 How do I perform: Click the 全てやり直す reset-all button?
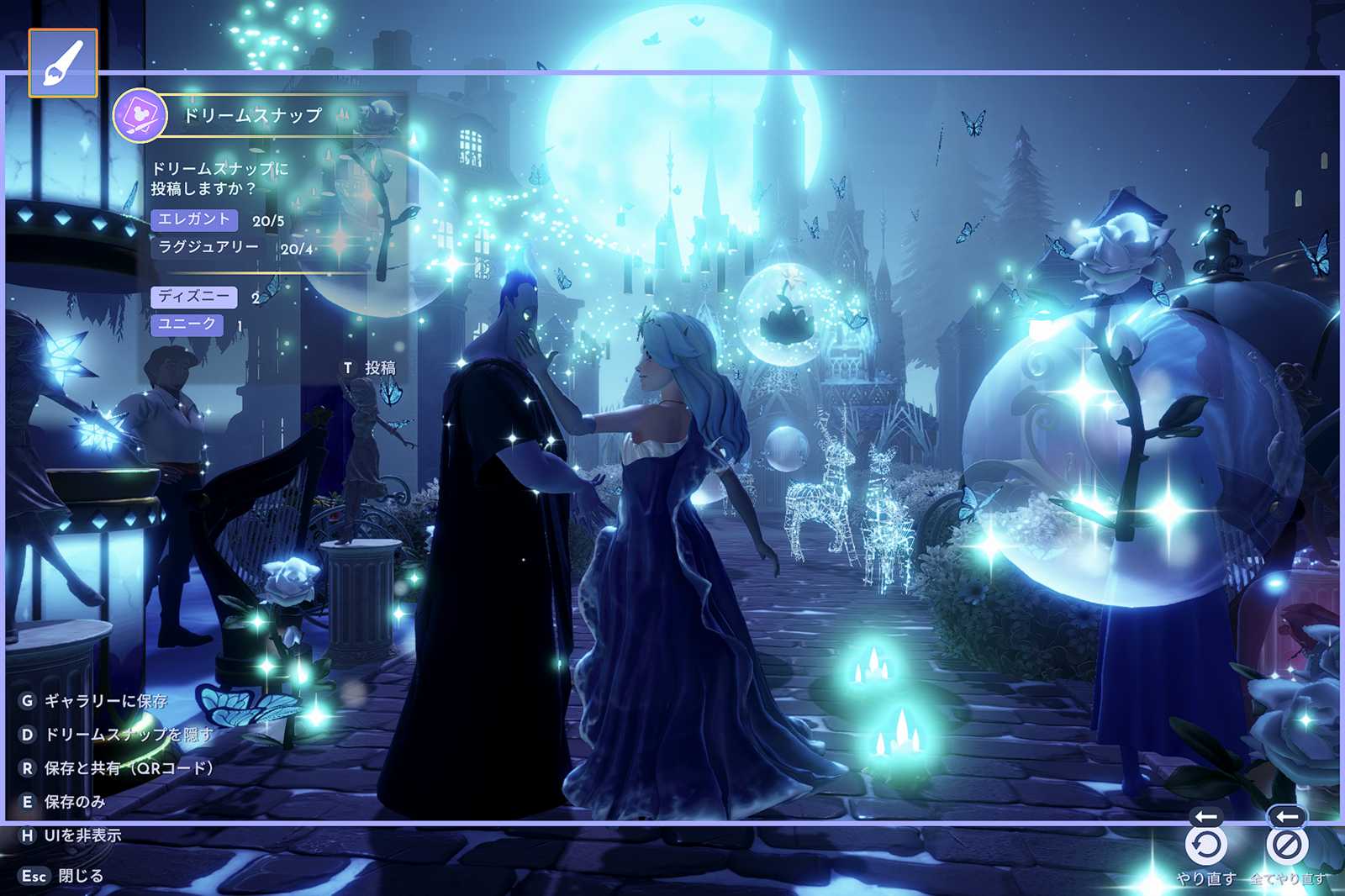pos(1286,846)
